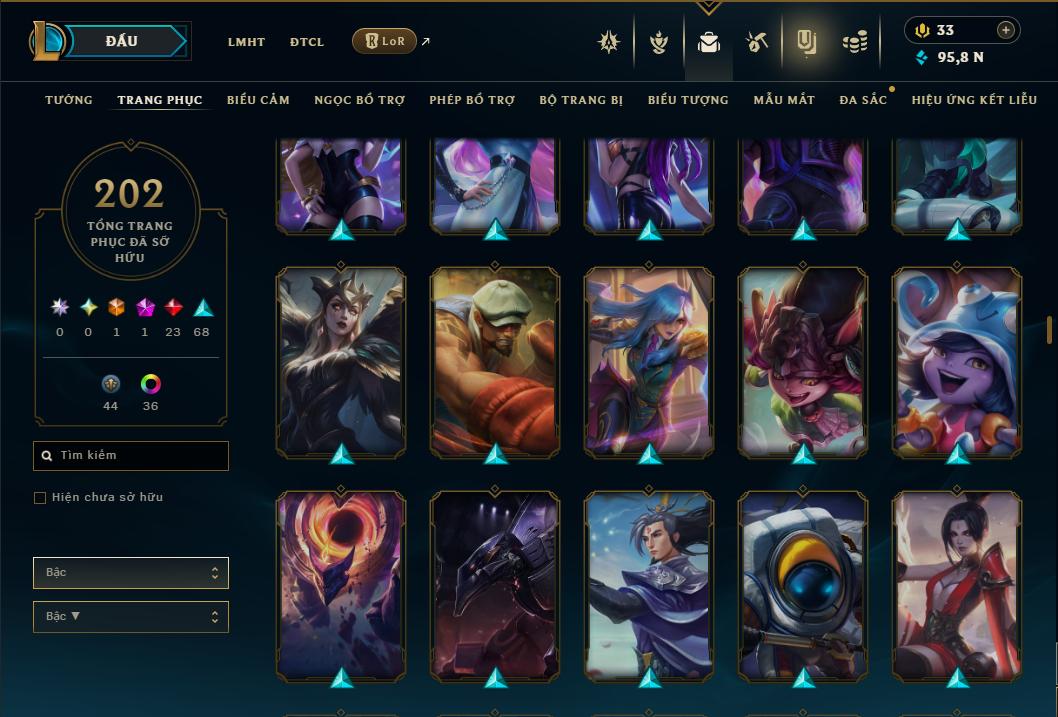1058x717 pixels.
Task: Go to the PHÉP BỔ TRỢ tab
Action: click(x=472, y=100)
